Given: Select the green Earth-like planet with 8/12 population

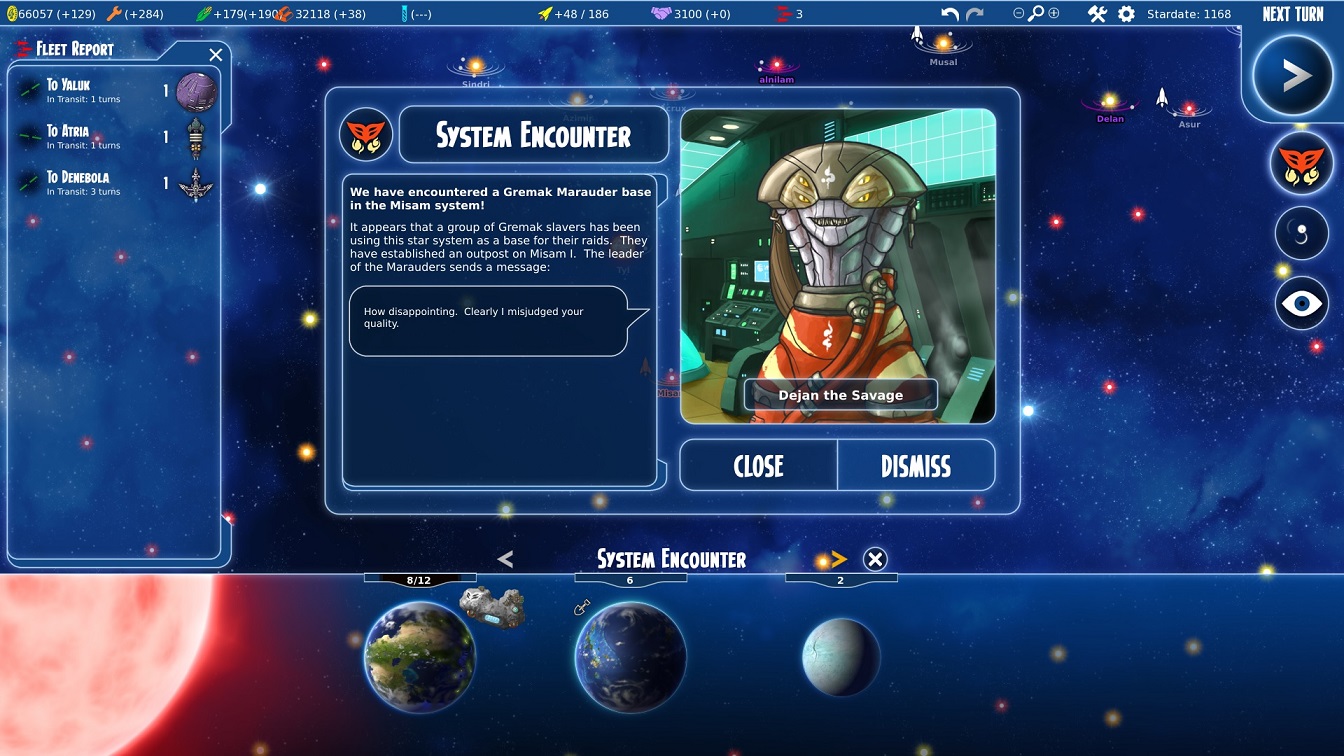Looking at the screenshot, I should (419, 656).
